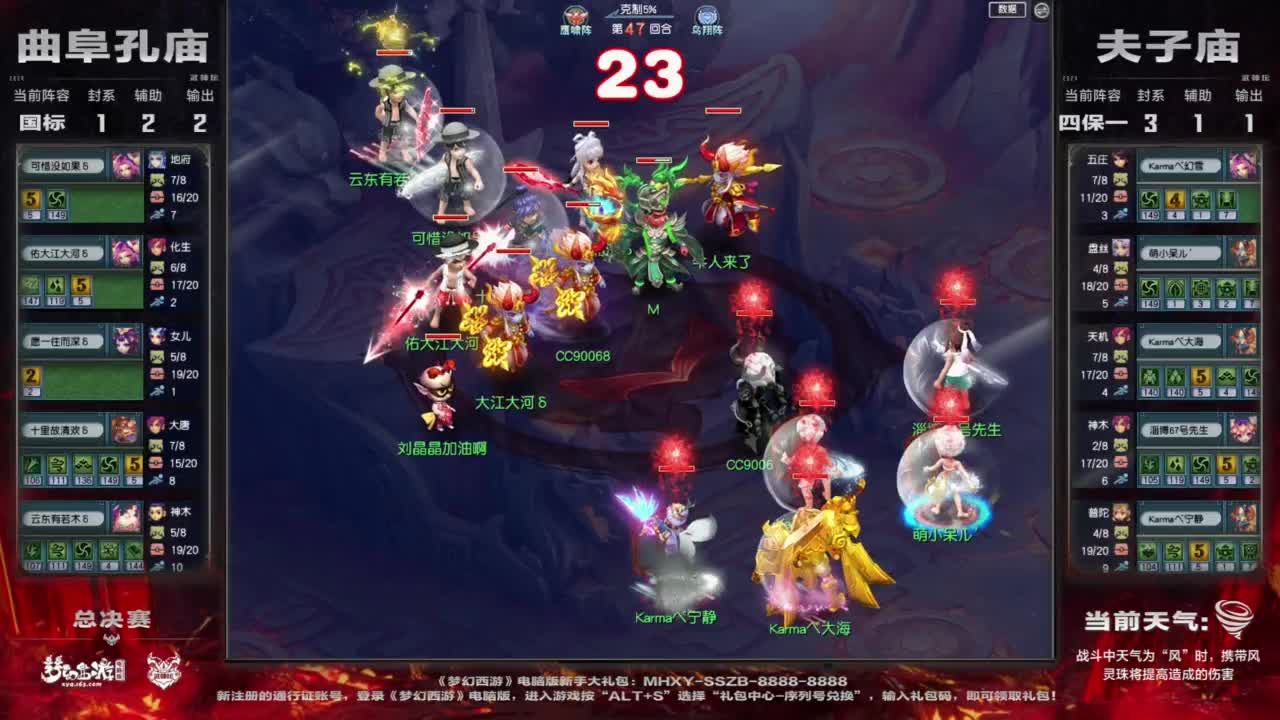Click the 梦幻西游 game logo bottom left
This screenshot has height=720, width=1280.
tap(85, 670)
